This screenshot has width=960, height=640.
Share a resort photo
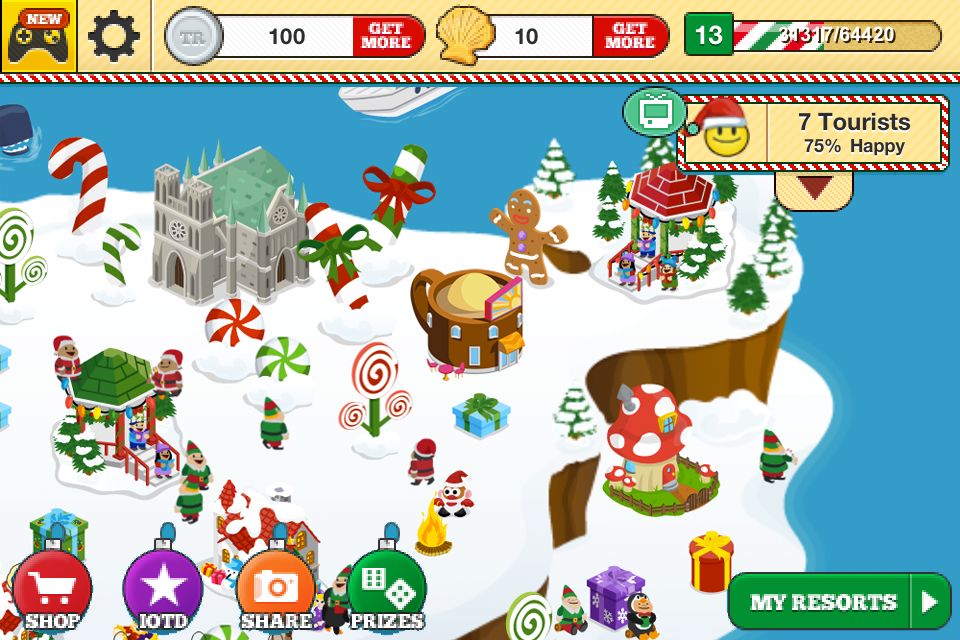click(x=275, y=590)
